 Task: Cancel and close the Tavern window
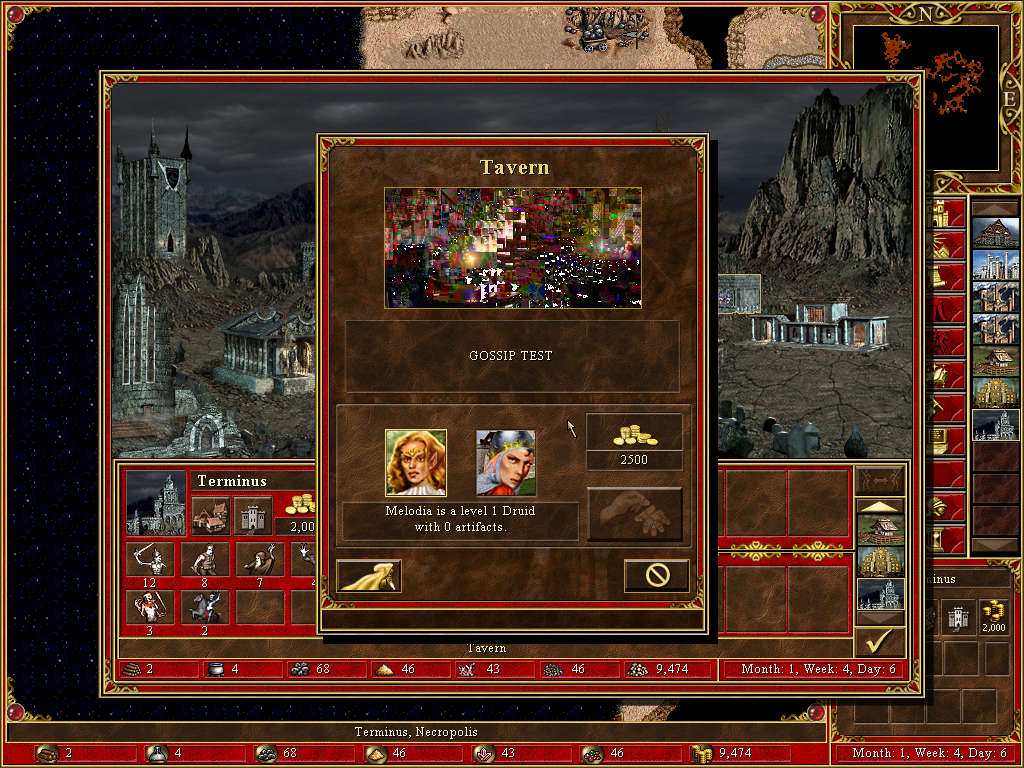(x=656, y=576)
